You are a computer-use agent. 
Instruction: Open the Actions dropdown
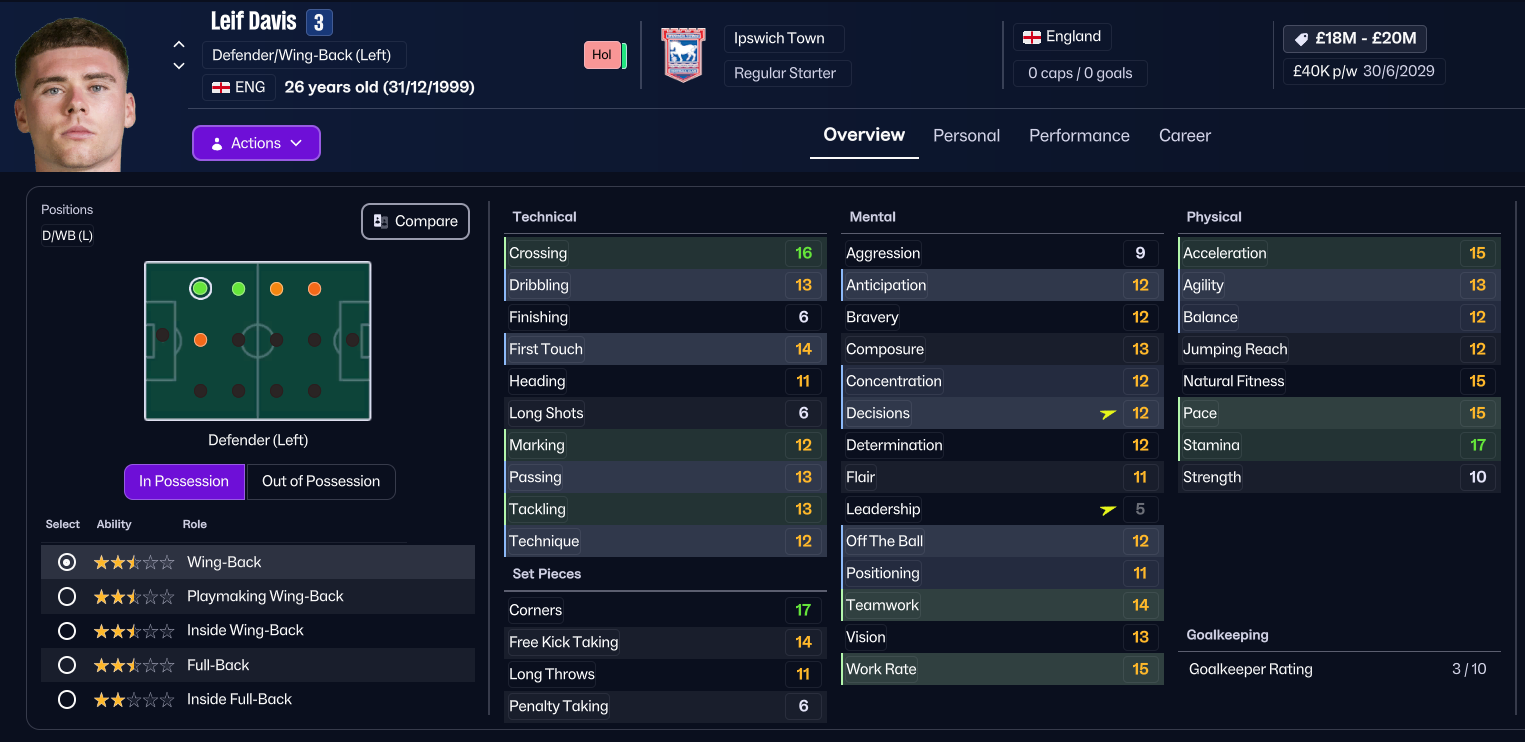coord(256,143)
